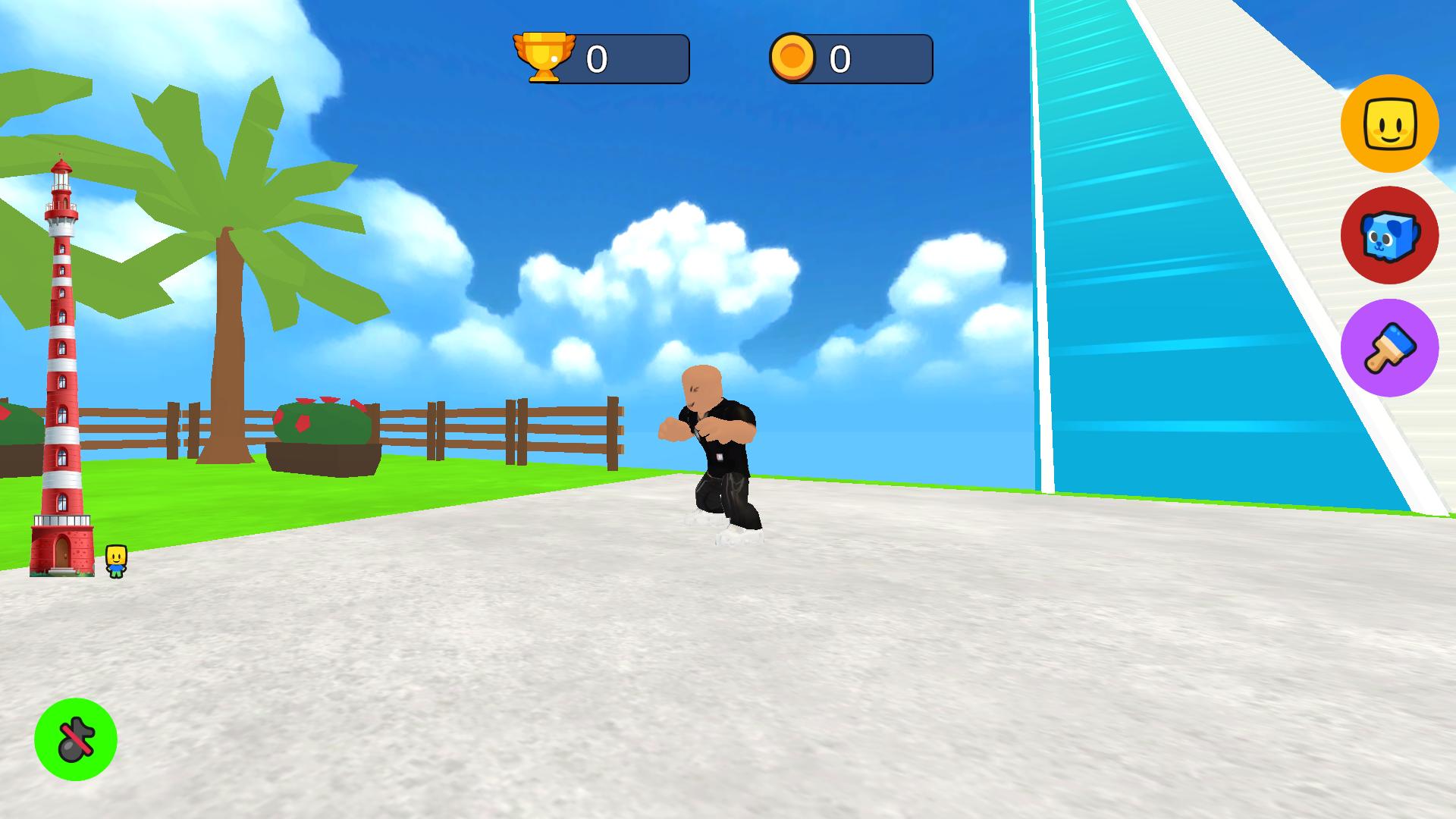Switch to the coins tab at top
This screenshot has width=1456, height=819.
849,57
